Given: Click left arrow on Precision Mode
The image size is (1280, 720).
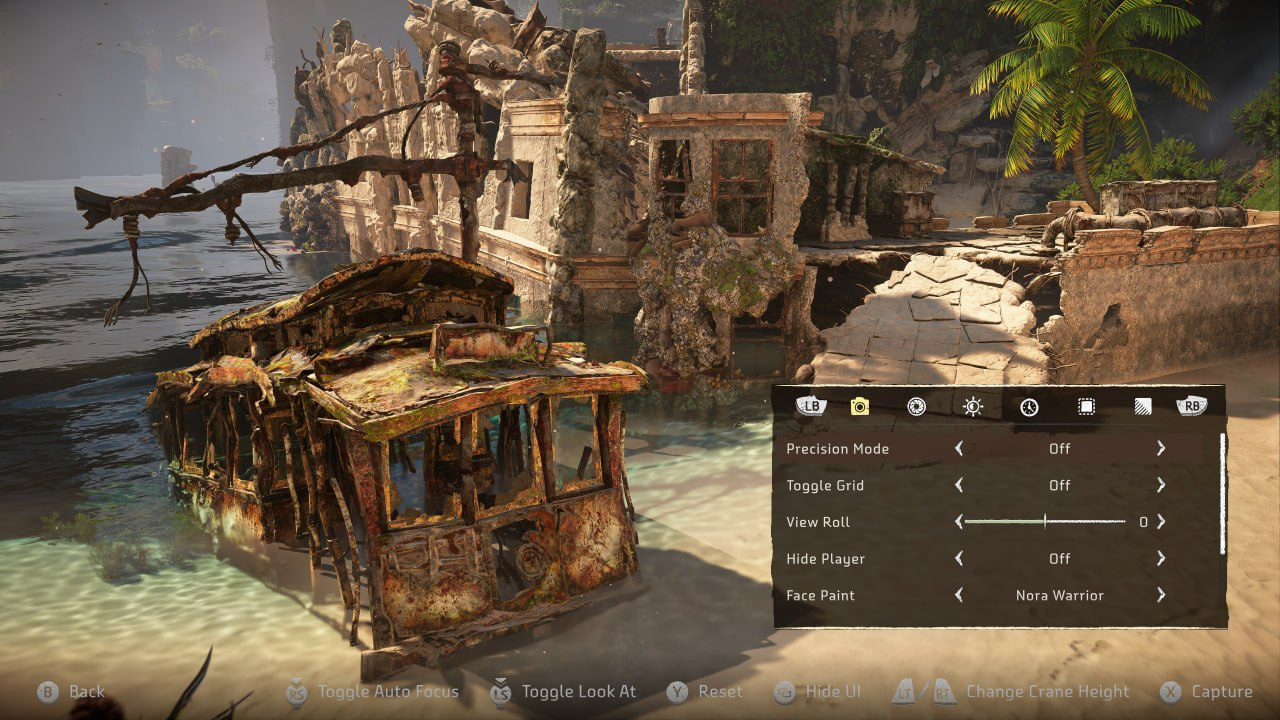Looking at the screenshot, I should 959,449.
